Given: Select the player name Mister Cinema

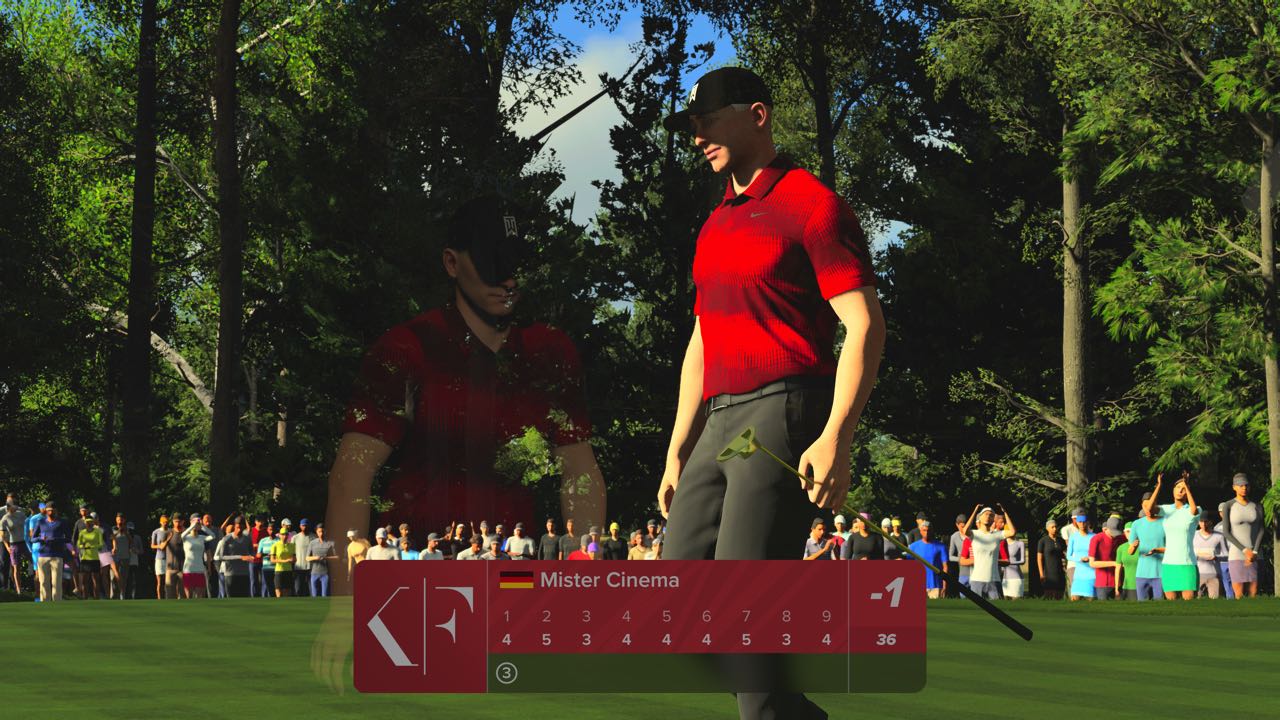Looking at the screenshot, I should point(608,578).
